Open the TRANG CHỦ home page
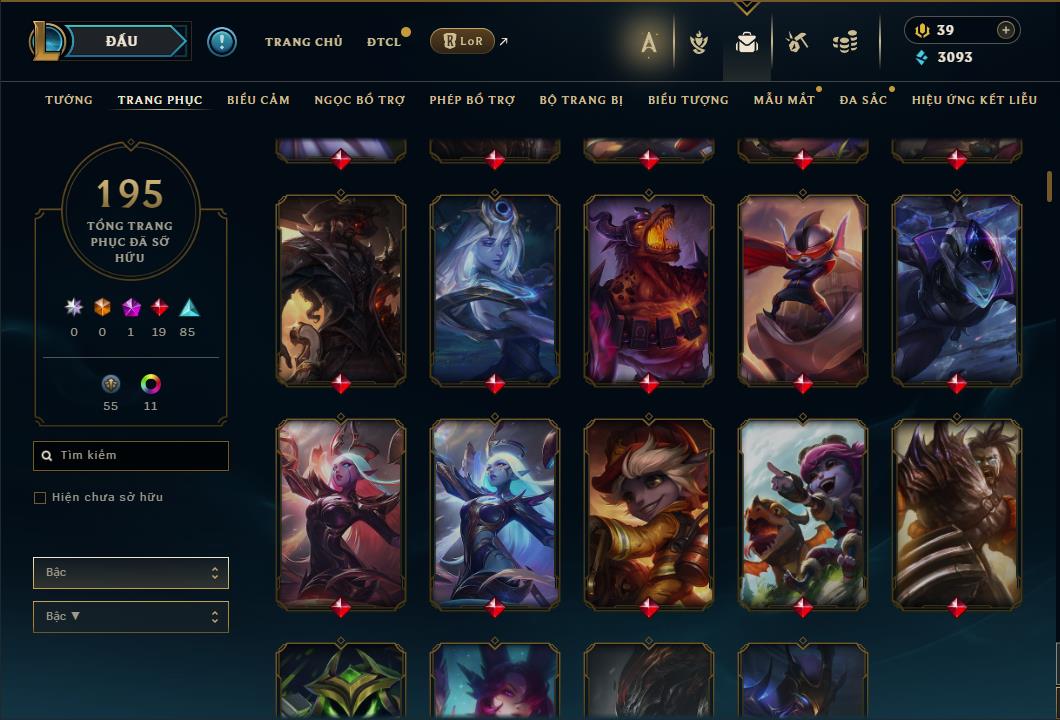Screen dimensions: 1060x720 [303, 42]
